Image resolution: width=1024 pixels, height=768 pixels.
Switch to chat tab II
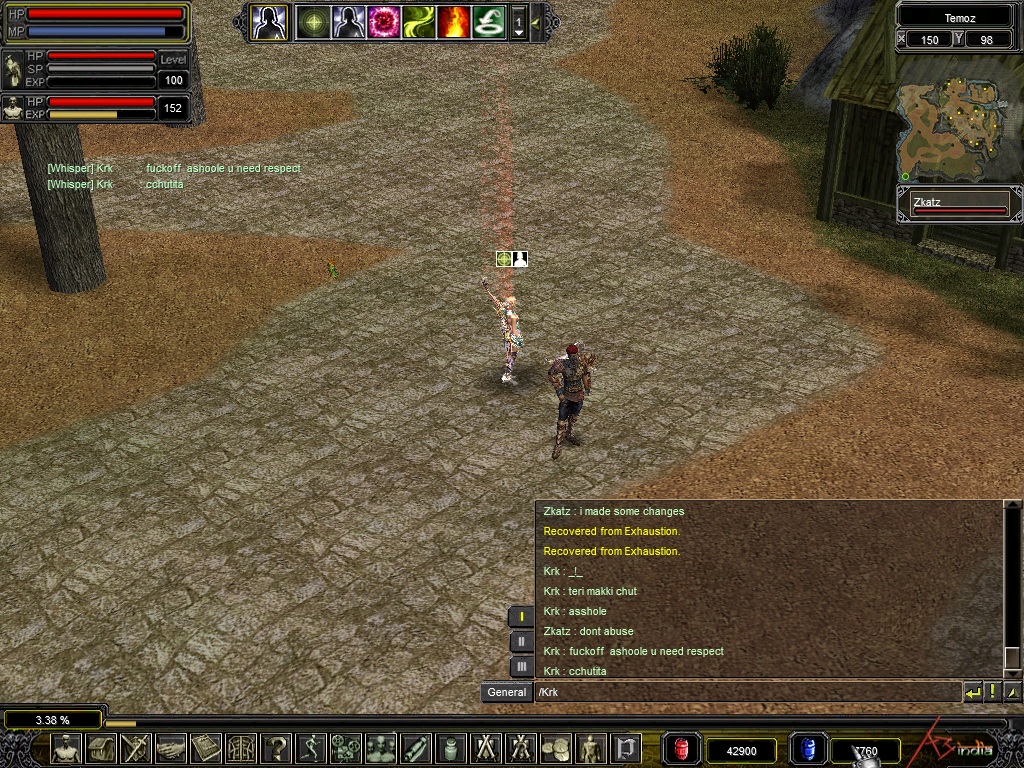point(521,642)
